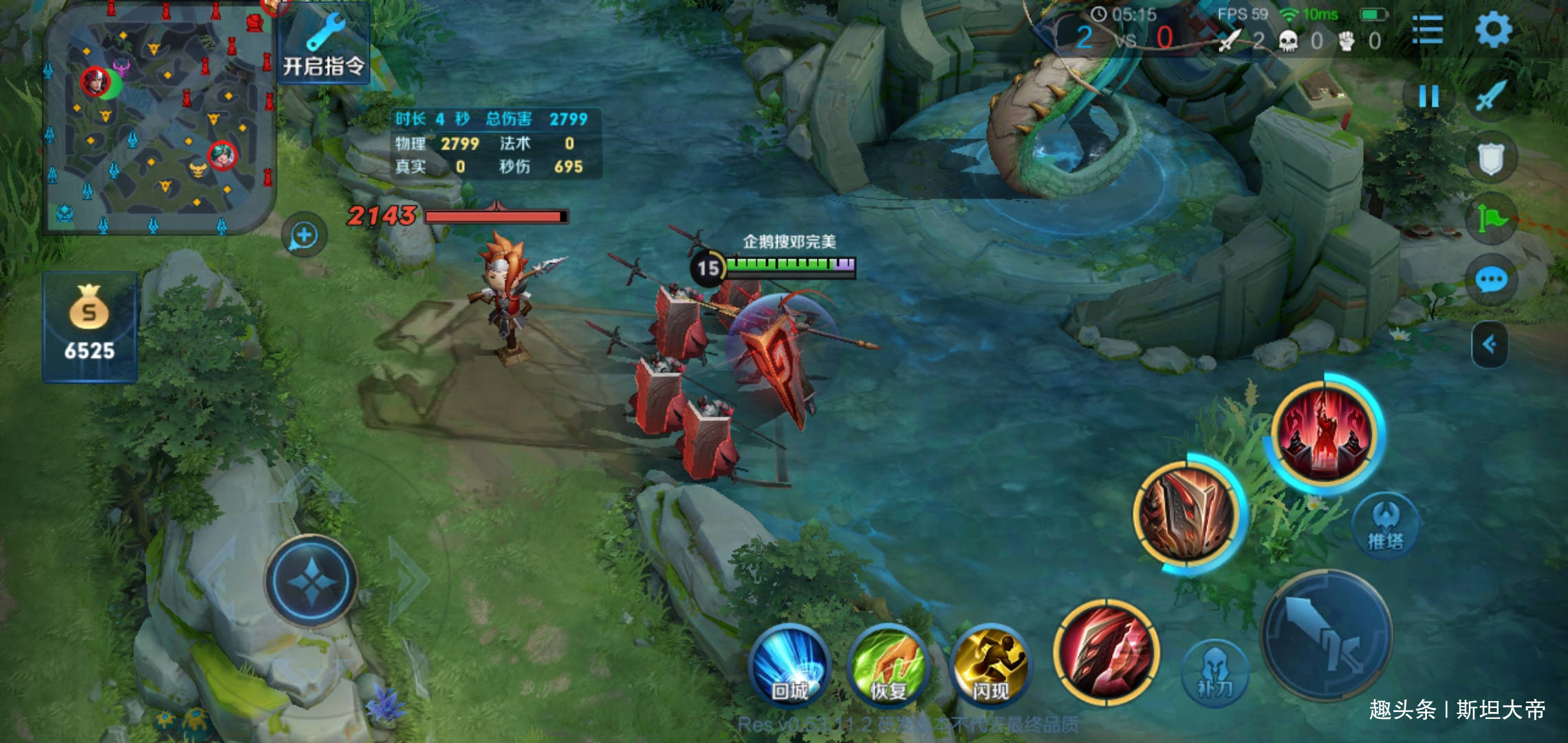Screen dimensions: 1568x743
Task: Tap the 补刀 last-hit button
Action: [x=1215, y=673]
